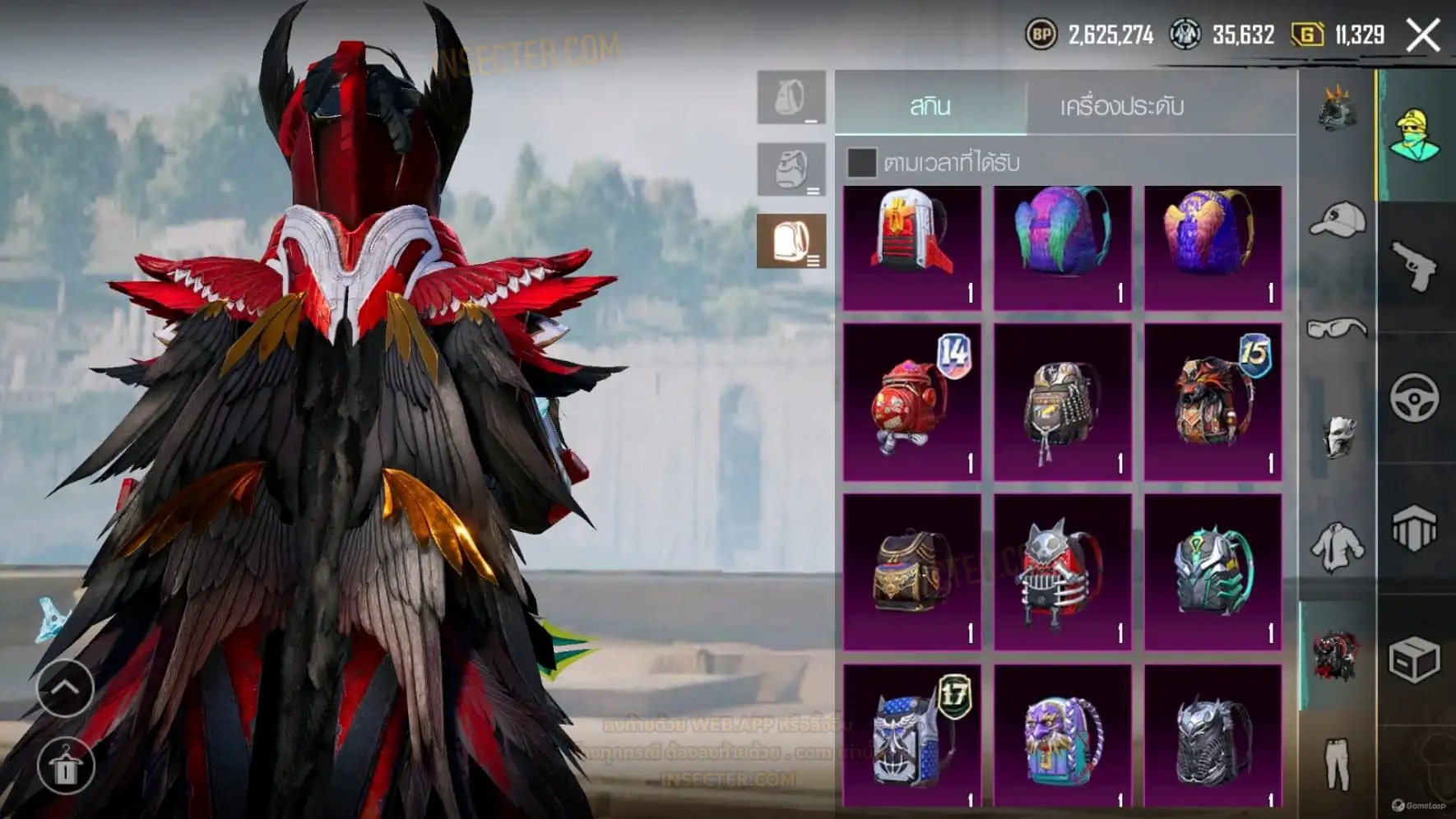
Task: Select the red and white rocket backpack
Action: (x=912, y=248)
